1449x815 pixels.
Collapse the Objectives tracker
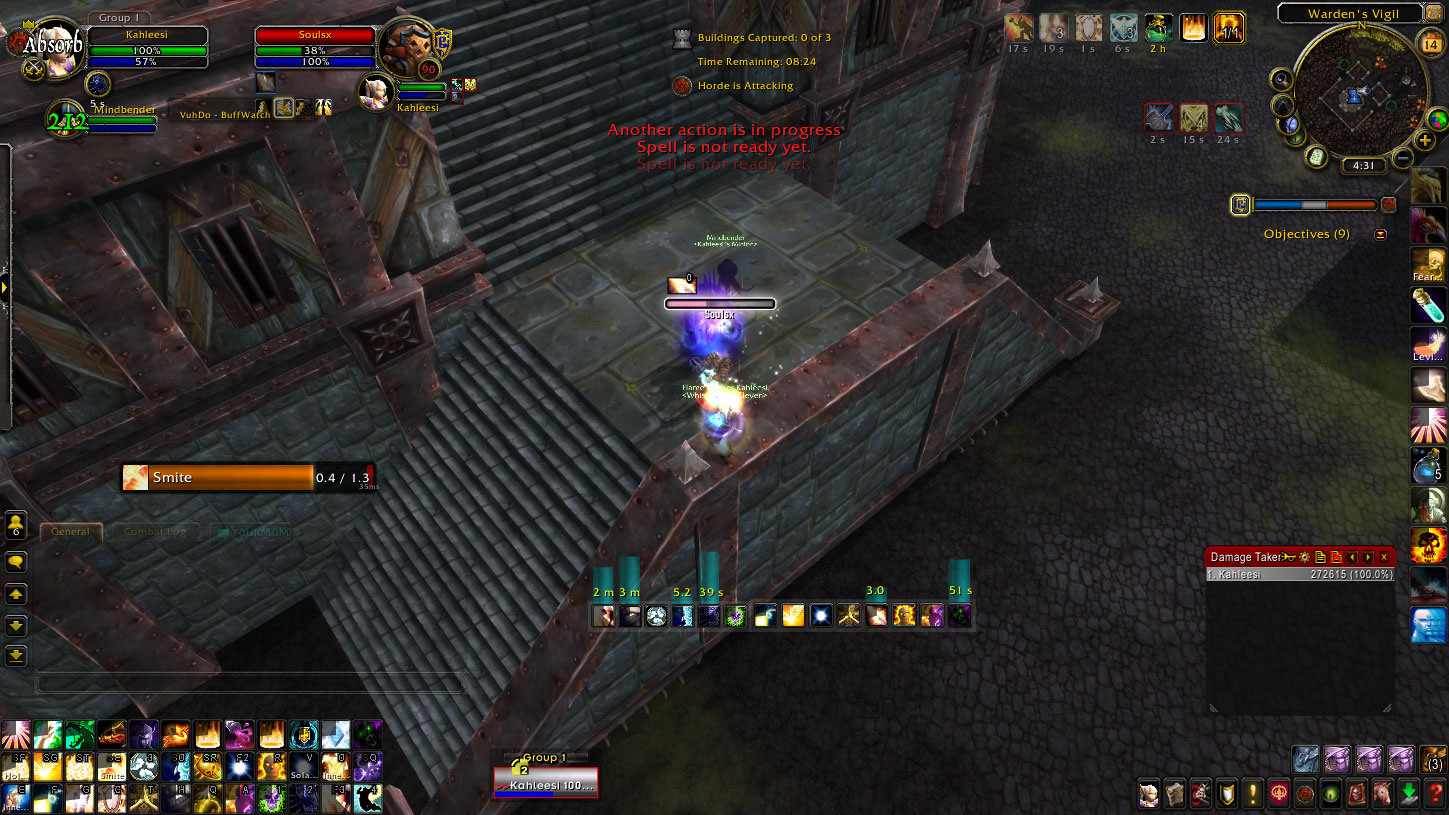(1381, 235)
